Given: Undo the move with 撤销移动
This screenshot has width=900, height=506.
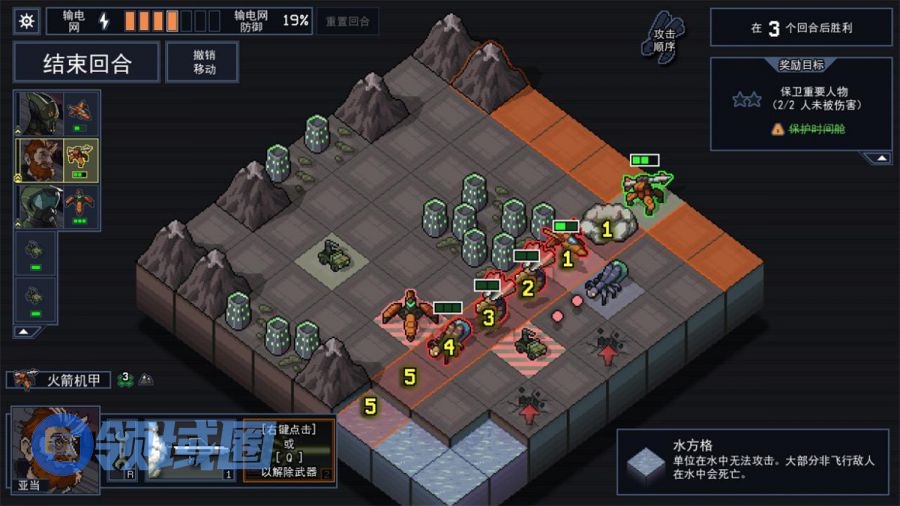Looking at the screenshot, I should tap(203, 62).
